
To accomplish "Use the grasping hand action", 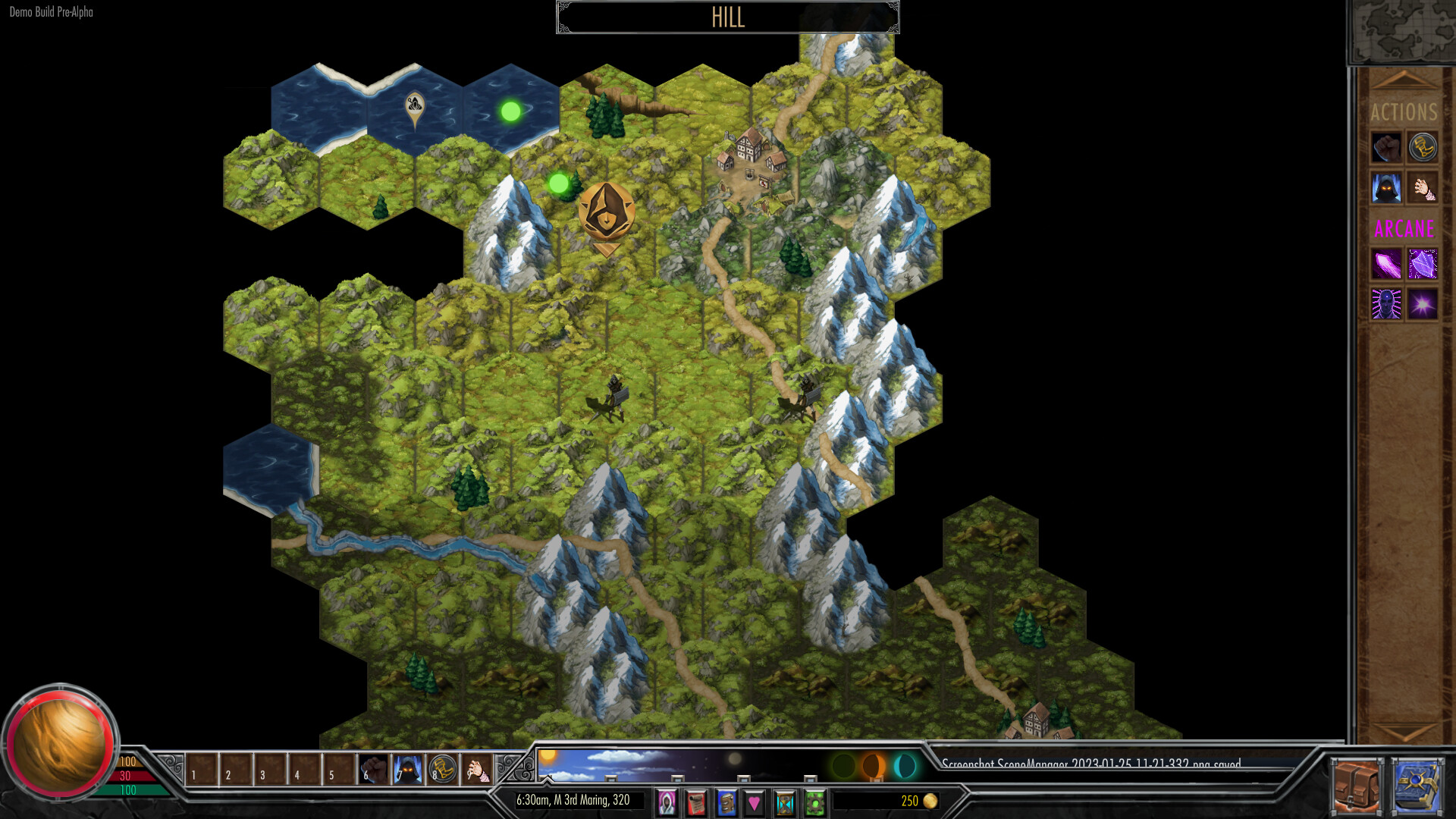I will pyautogui.click(x=1423, y=188).
